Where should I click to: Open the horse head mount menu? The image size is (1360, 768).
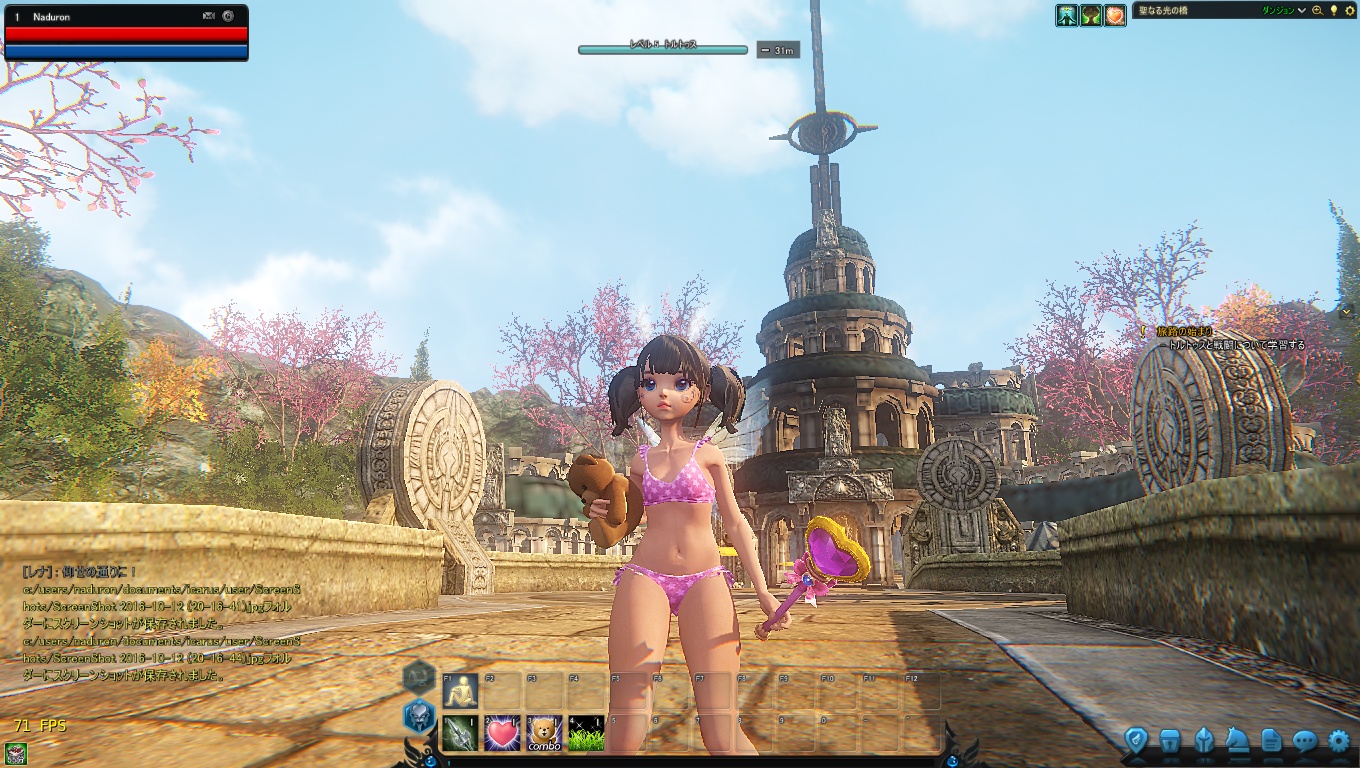tap(1237, 740)
